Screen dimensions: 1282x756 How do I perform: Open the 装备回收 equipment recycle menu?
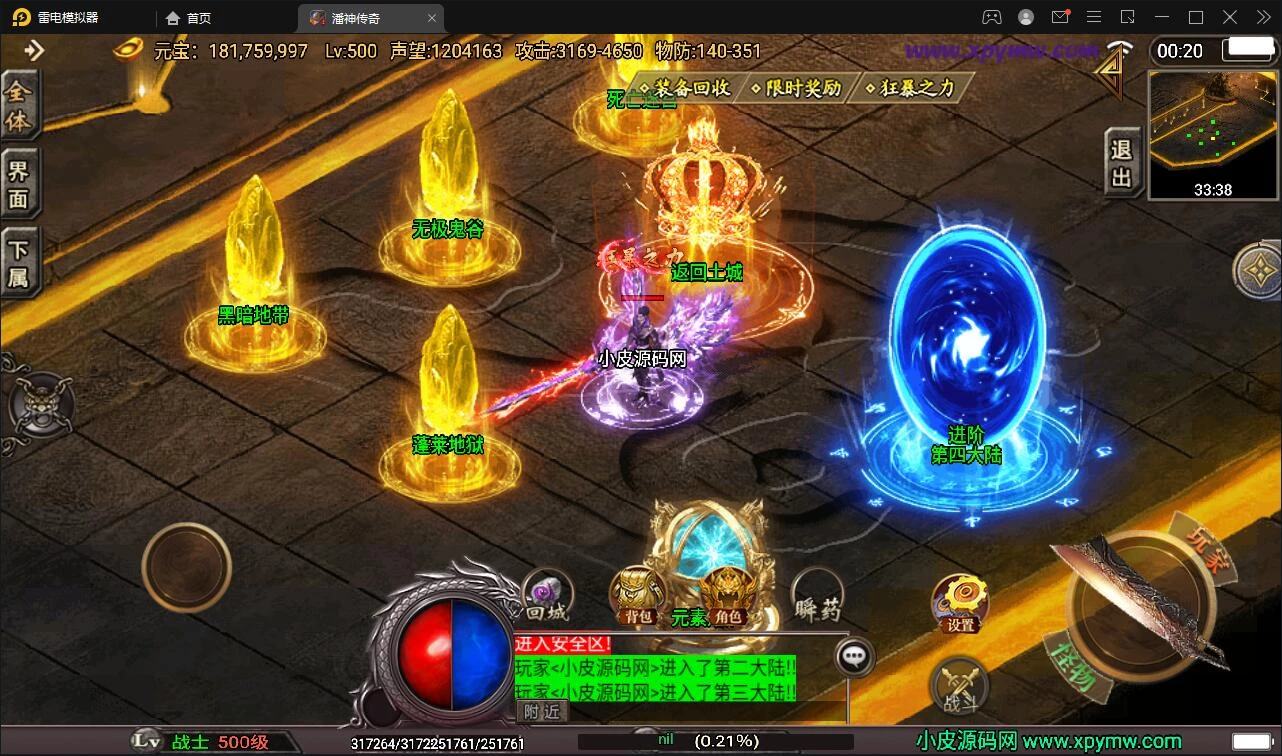[690, 88]
